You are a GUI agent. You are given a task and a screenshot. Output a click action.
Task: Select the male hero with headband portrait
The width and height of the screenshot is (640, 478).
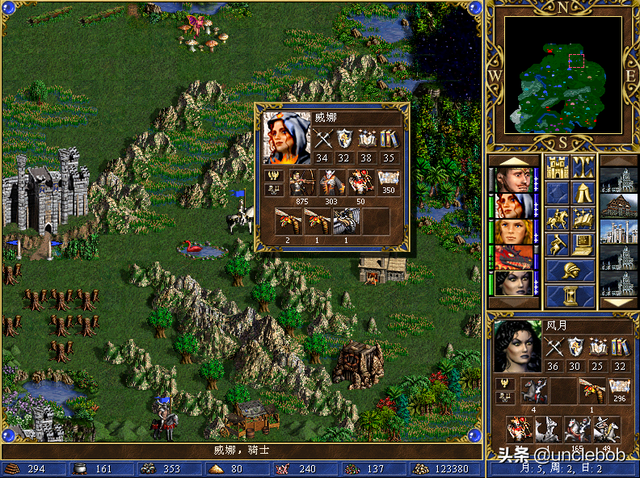point(513,180)
